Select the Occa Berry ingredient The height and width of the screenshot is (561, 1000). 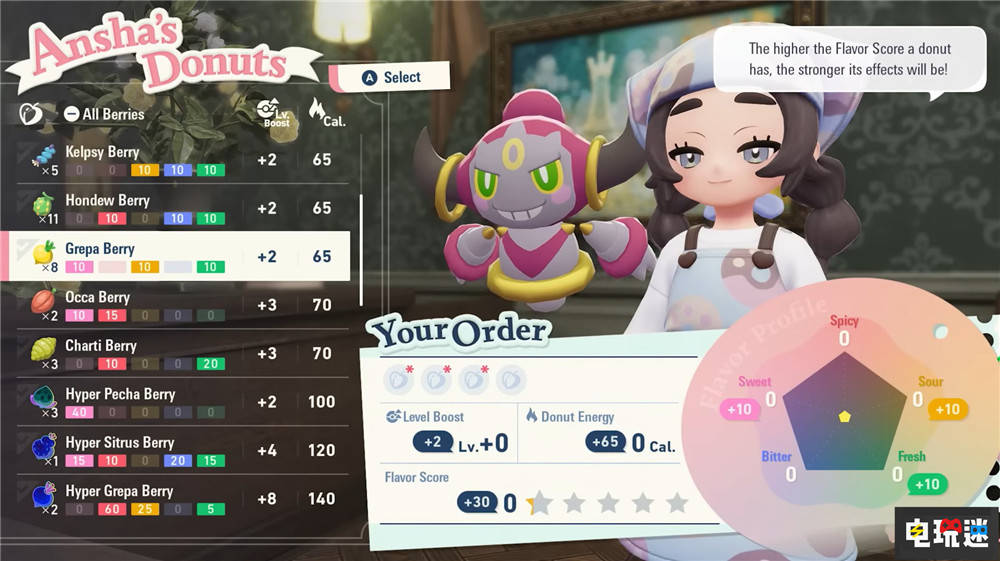click(180, 304)
